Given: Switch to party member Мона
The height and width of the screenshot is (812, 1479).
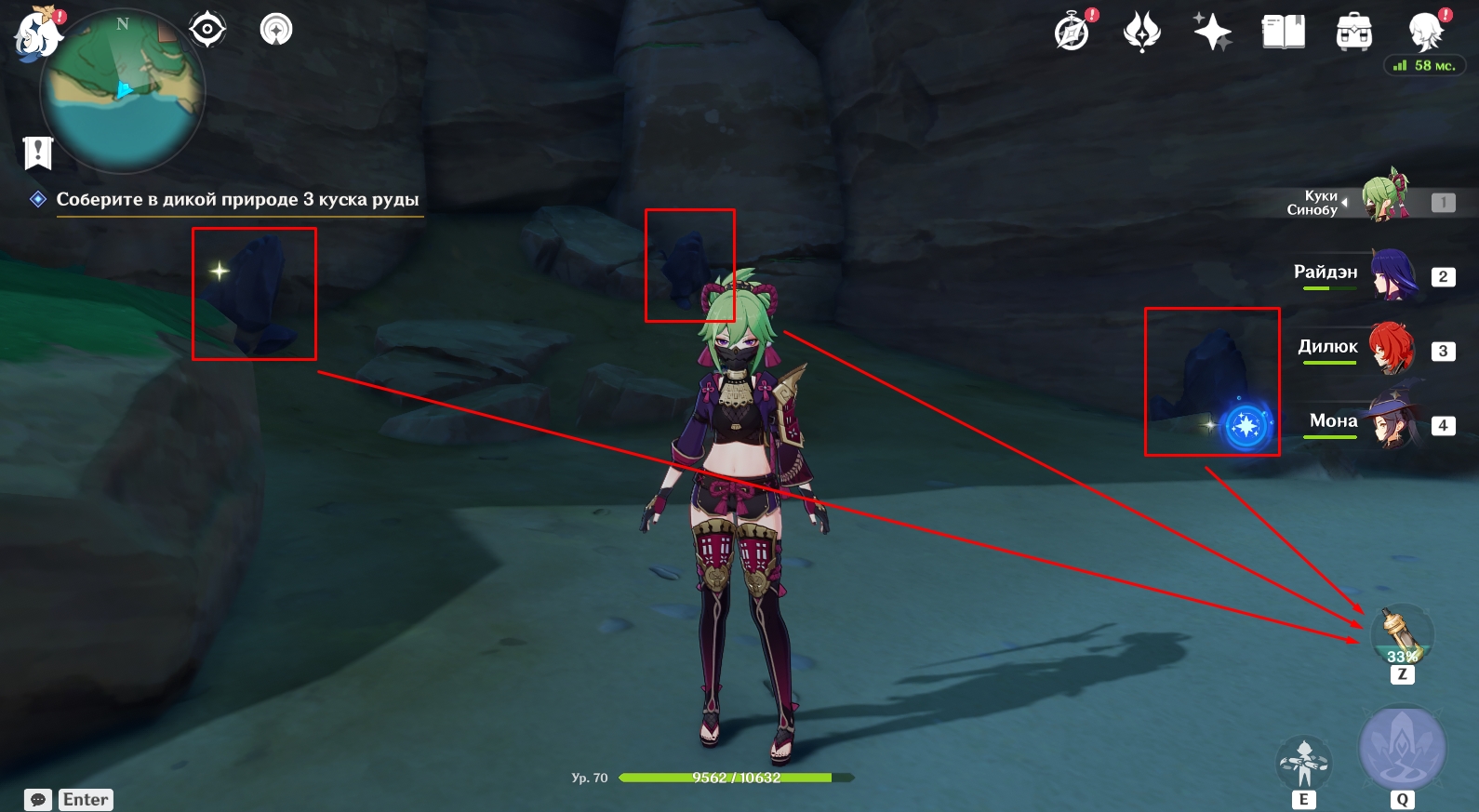Looking at the screenshot, I should pyautogui.click(x=1391, y=423).
